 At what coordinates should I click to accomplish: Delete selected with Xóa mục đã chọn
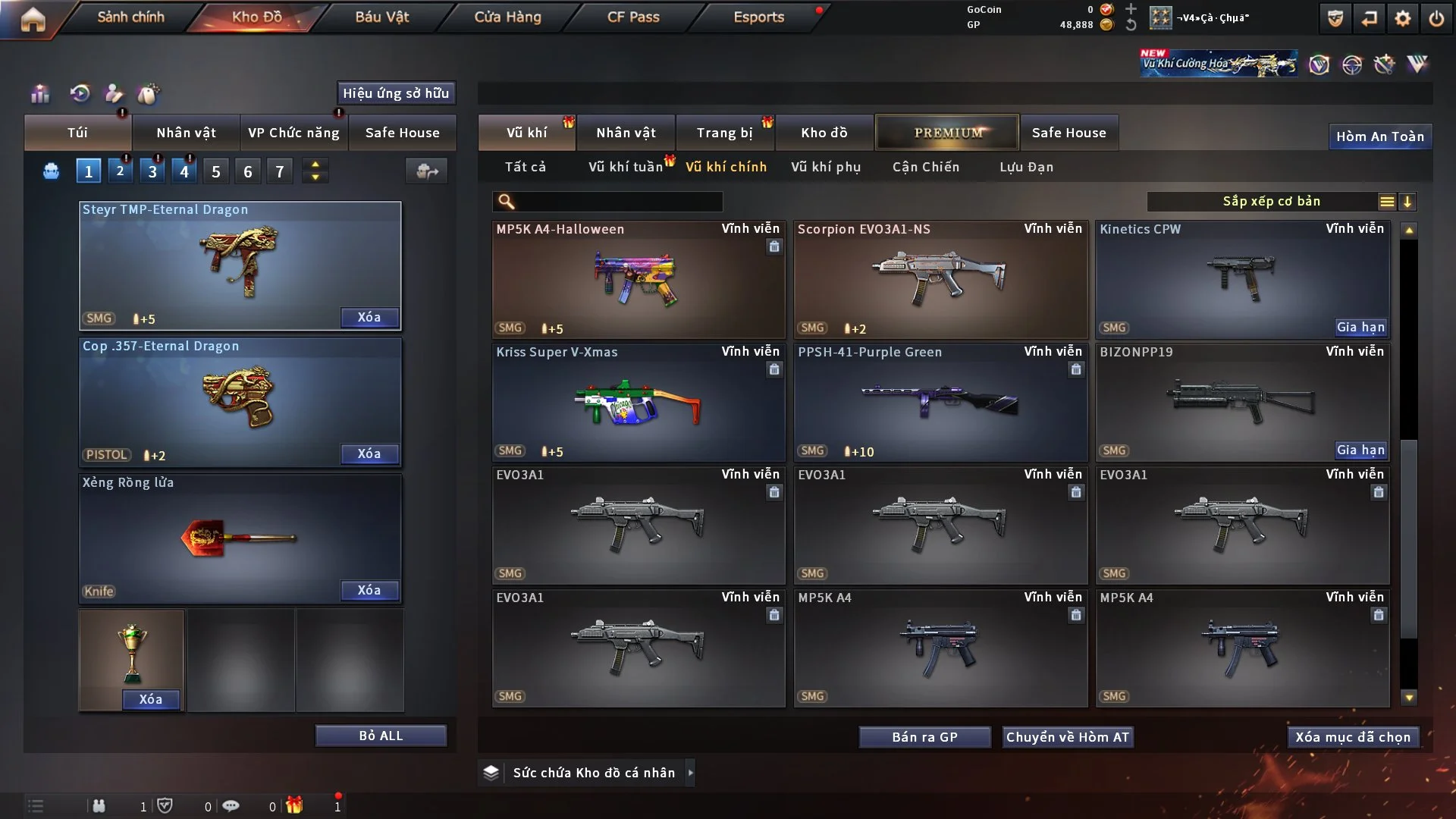[1353, 737]
